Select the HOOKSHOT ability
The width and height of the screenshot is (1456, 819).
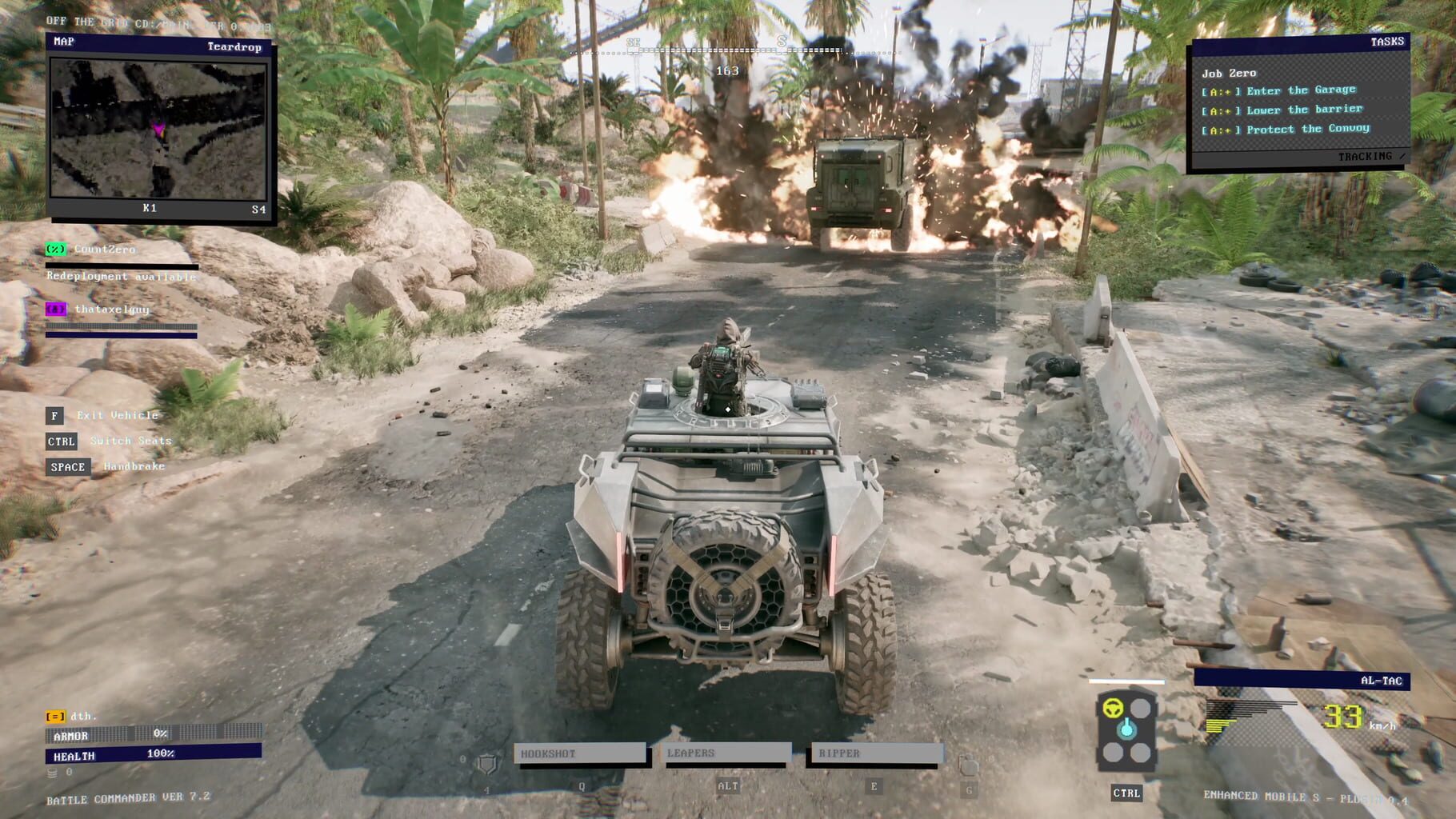coord(580,752)
